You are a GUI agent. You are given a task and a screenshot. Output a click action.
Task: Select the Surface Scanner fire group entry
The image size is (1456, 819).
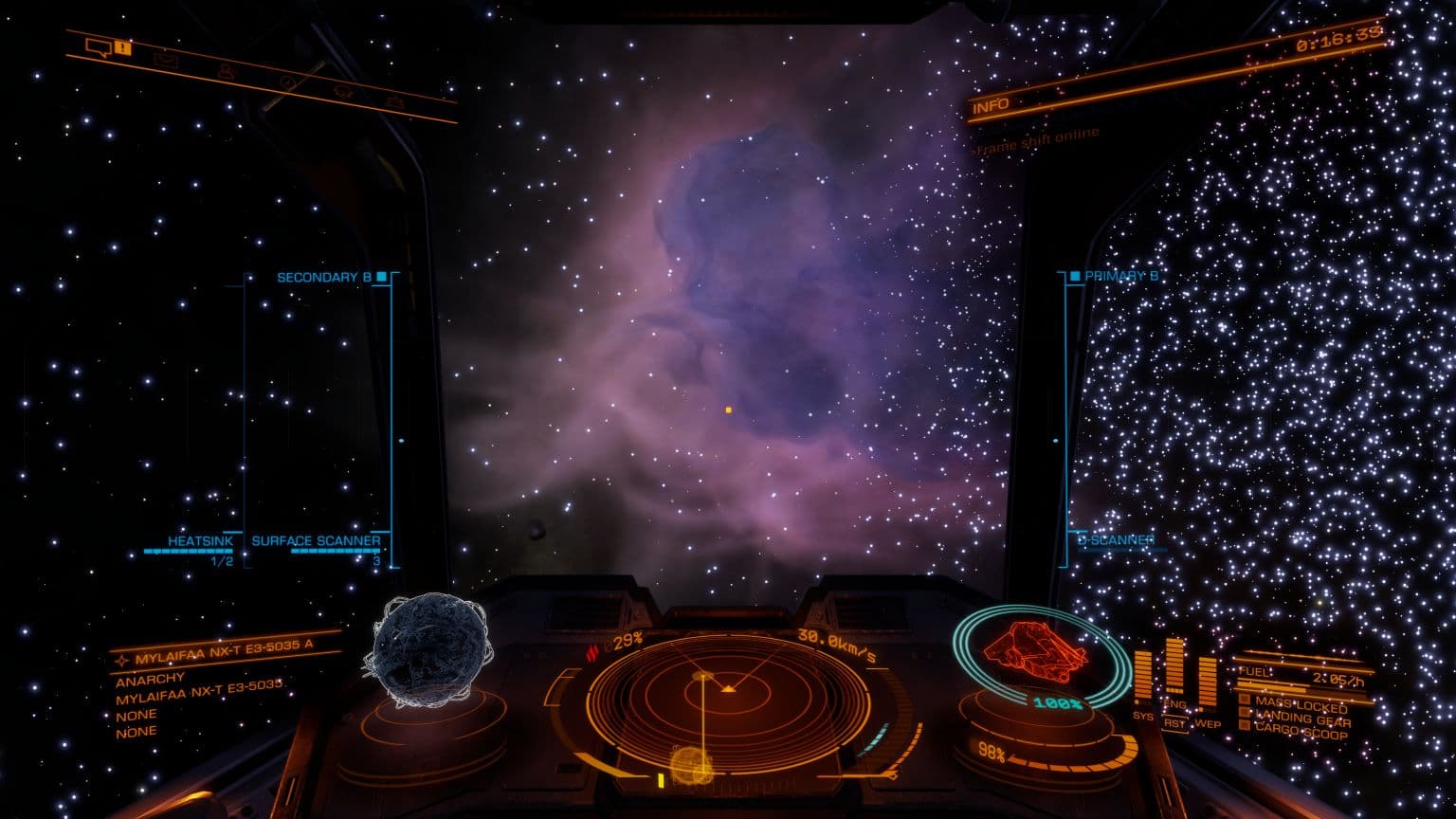(316, 541)
